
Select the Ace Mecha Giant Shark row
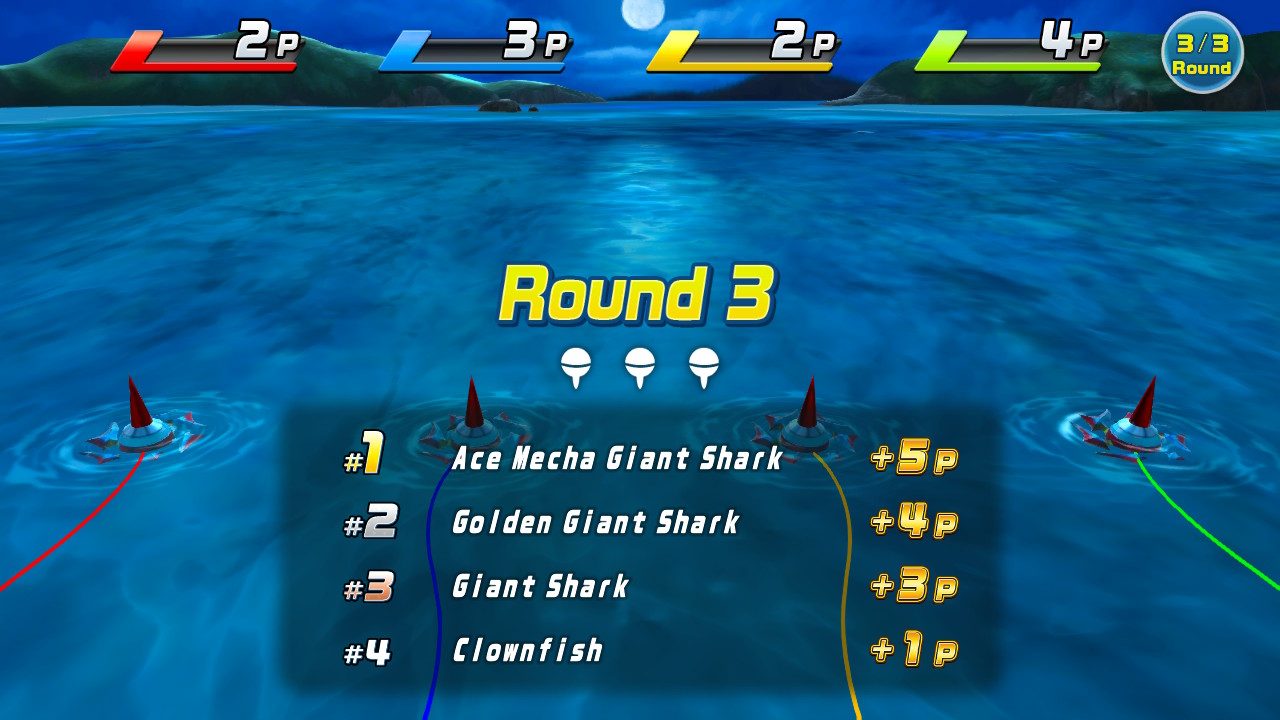[616, 459]
